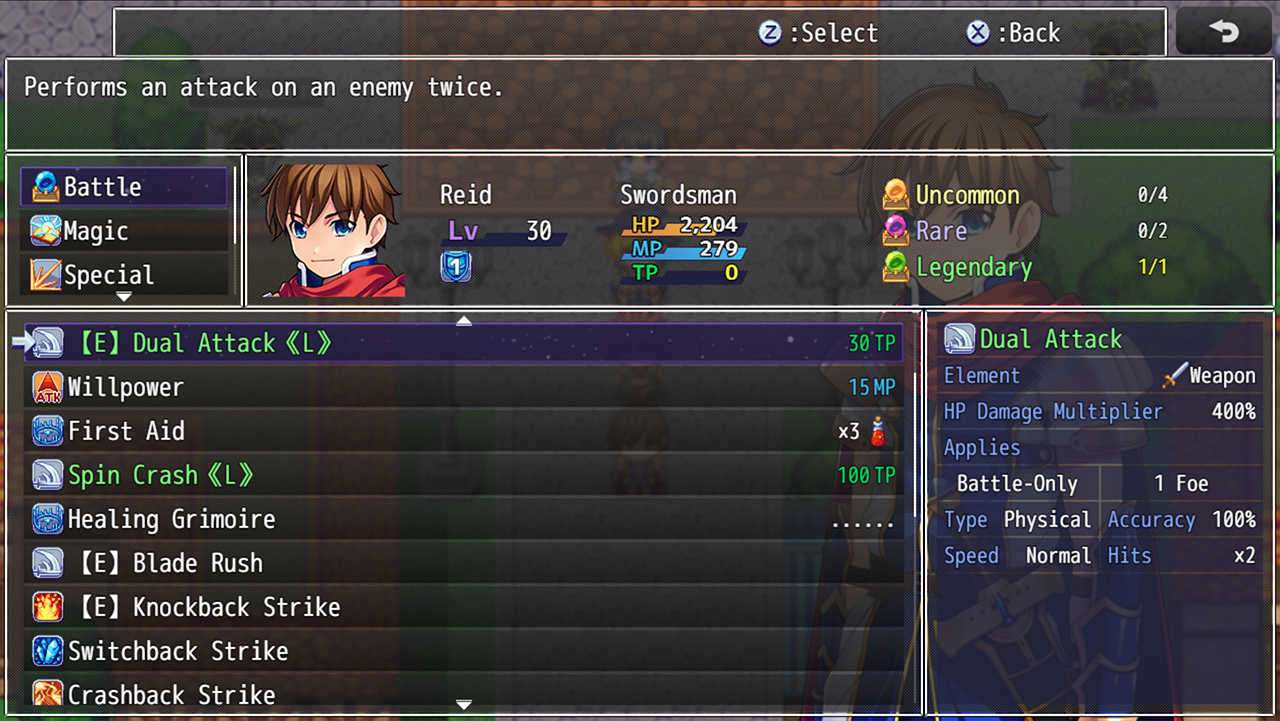
Task: Select Reid's character portrait
Action: 334,231
